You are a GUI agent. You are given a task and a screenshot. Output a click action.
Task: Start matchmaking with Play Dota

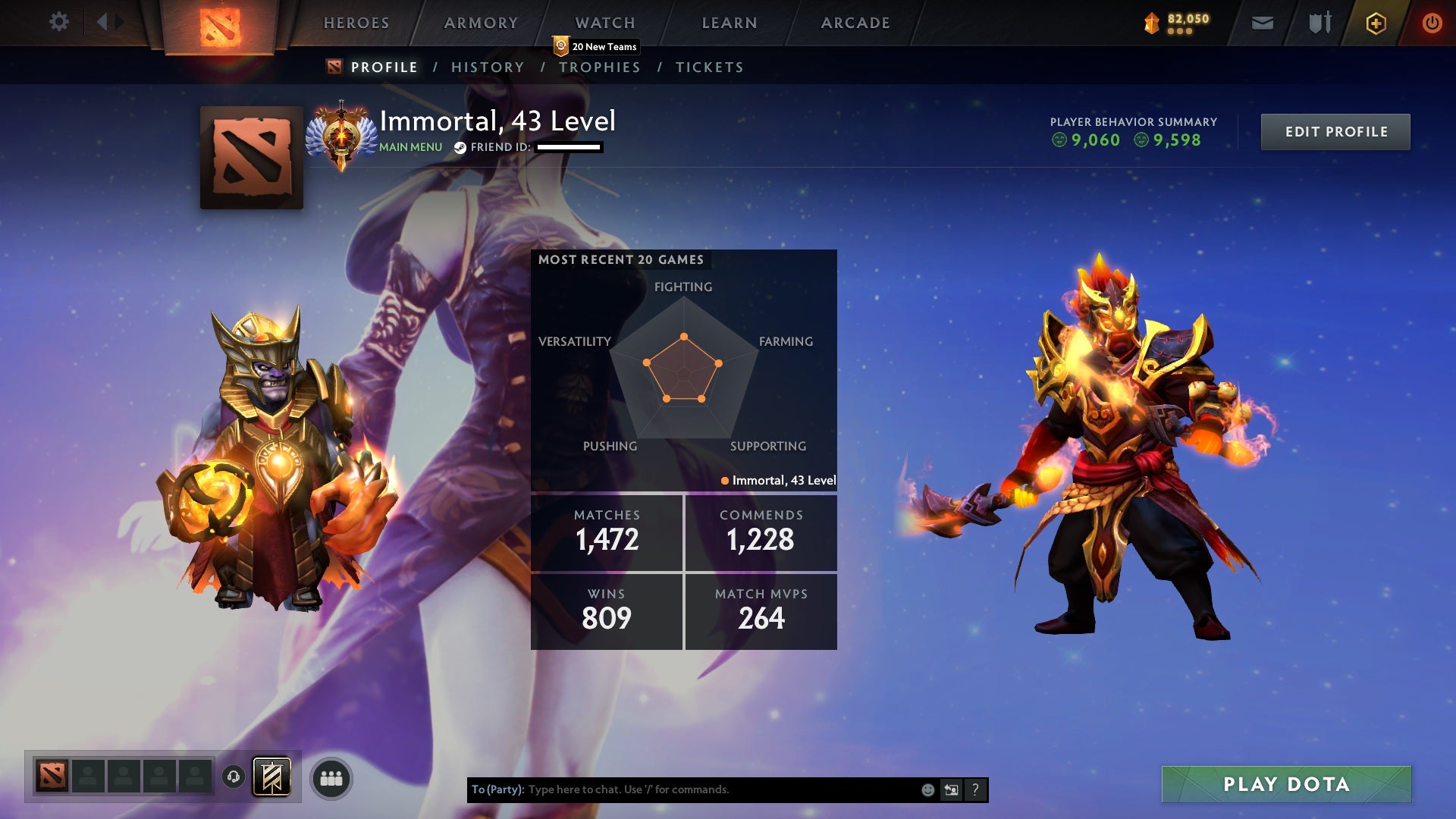pos(1286,784)
